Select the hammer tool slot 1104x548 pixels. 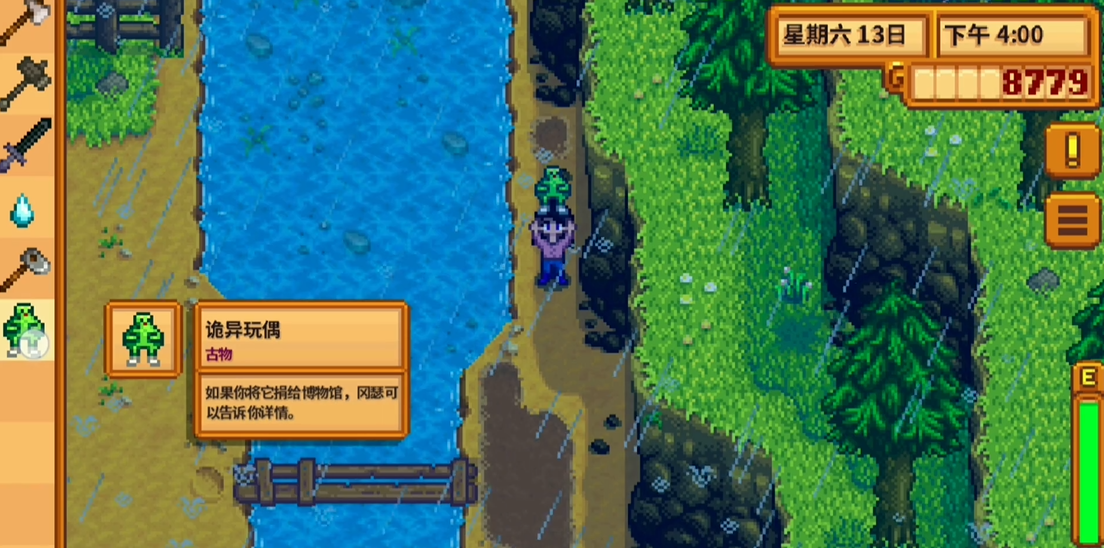pyautogui.click(x=25, y=84)
